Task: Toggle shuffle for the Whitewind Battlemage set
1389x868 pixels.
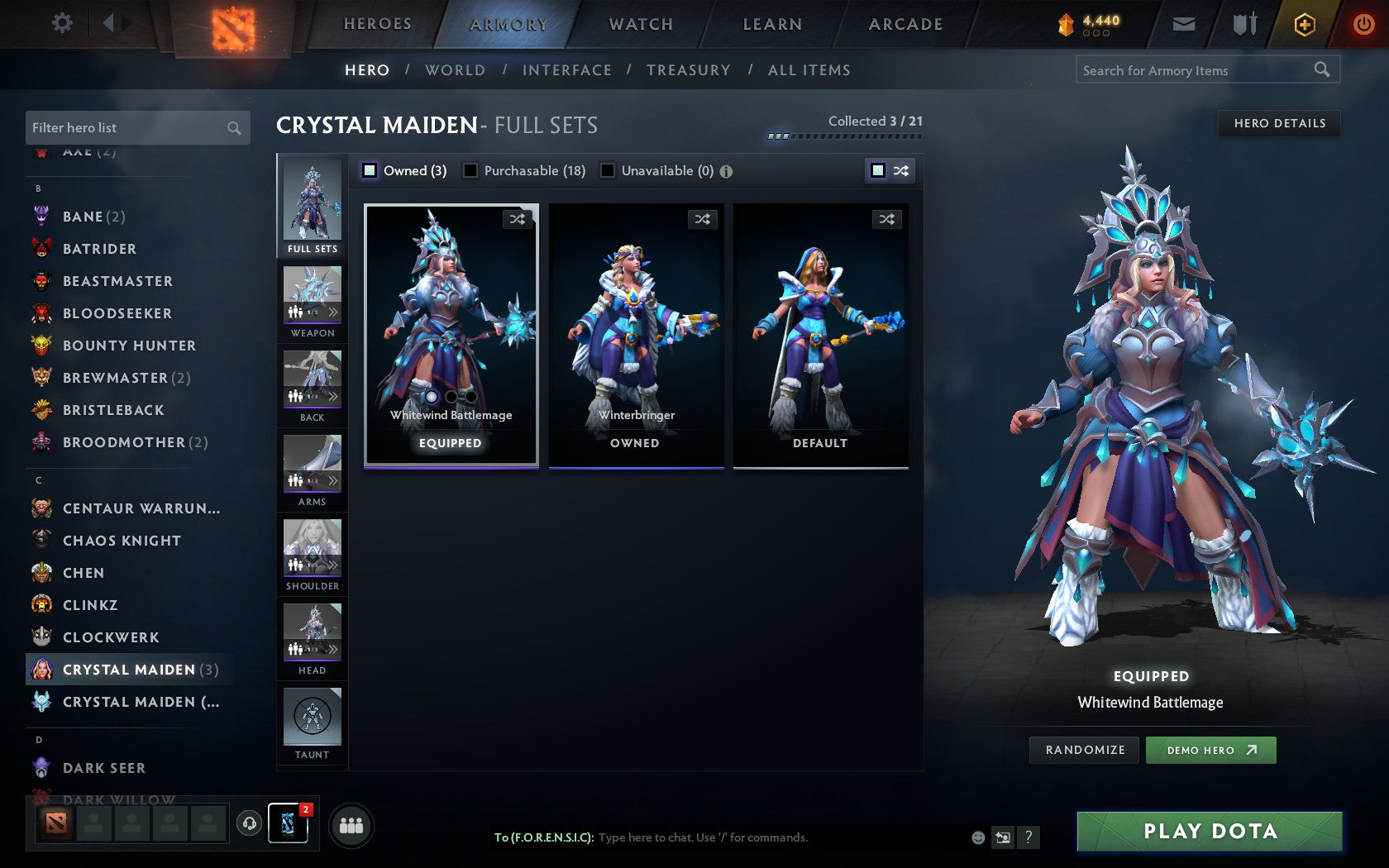Action: 518,219
